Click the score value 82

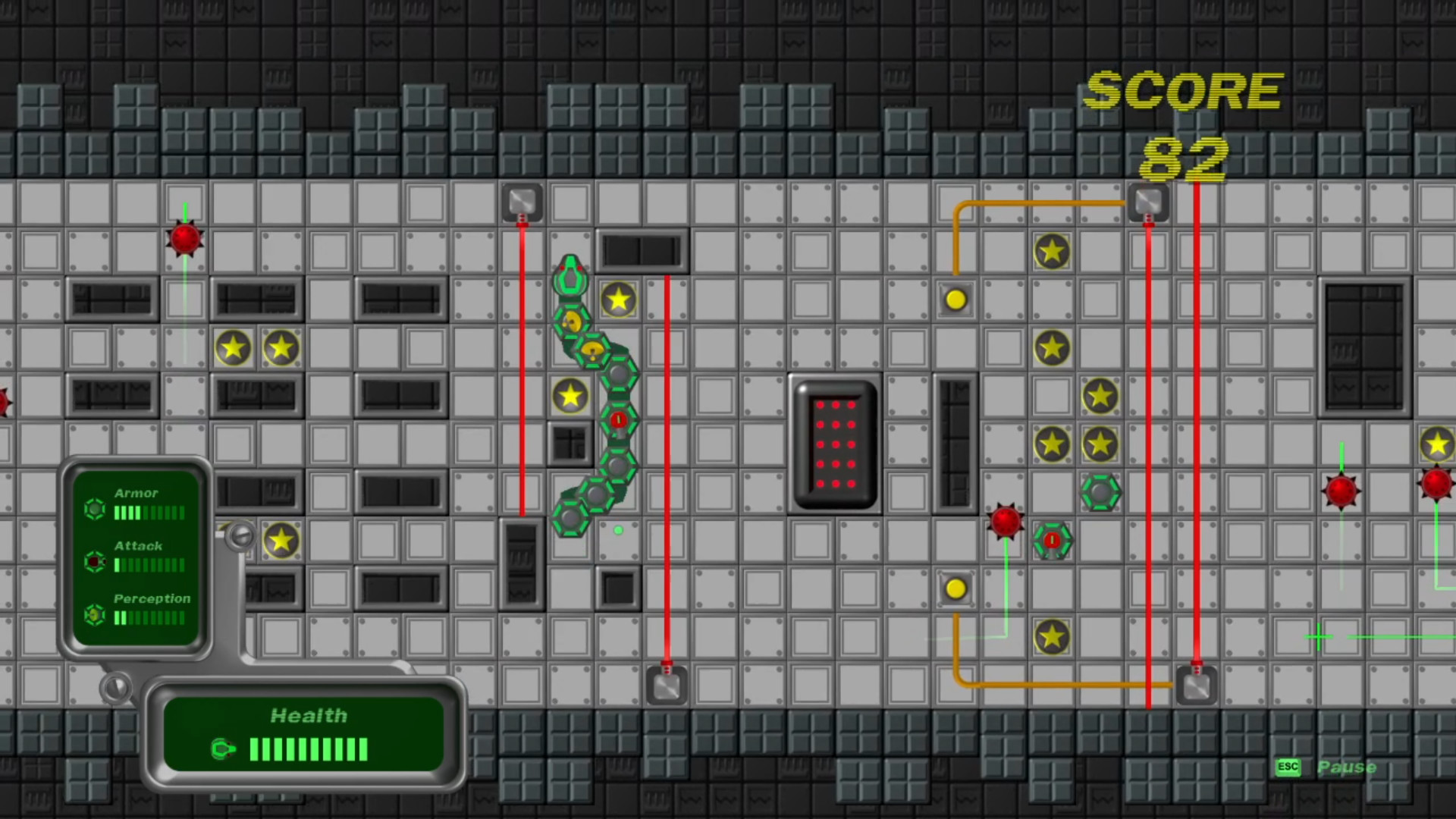pos(1185,157)
